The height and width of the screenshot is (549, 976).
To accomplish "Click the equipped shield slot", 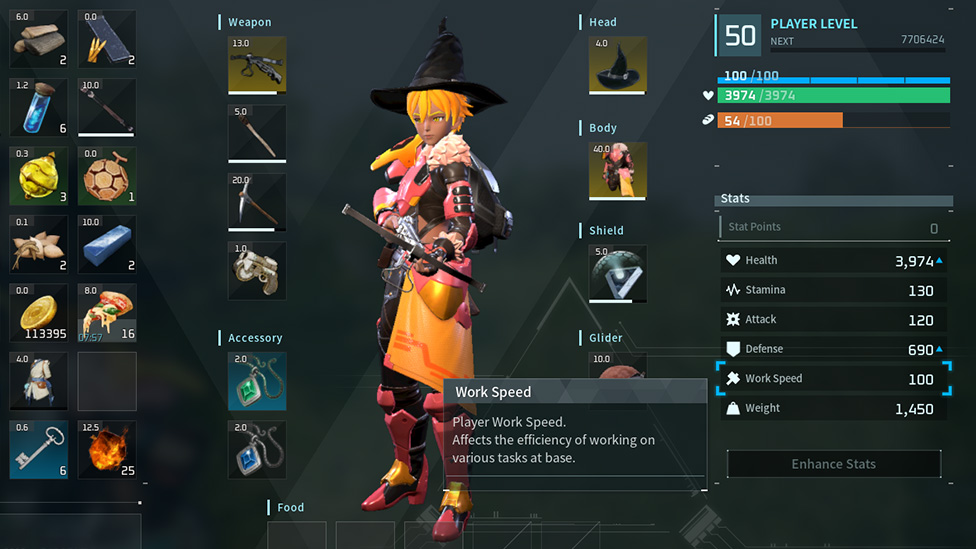I will tap(618, 273).
